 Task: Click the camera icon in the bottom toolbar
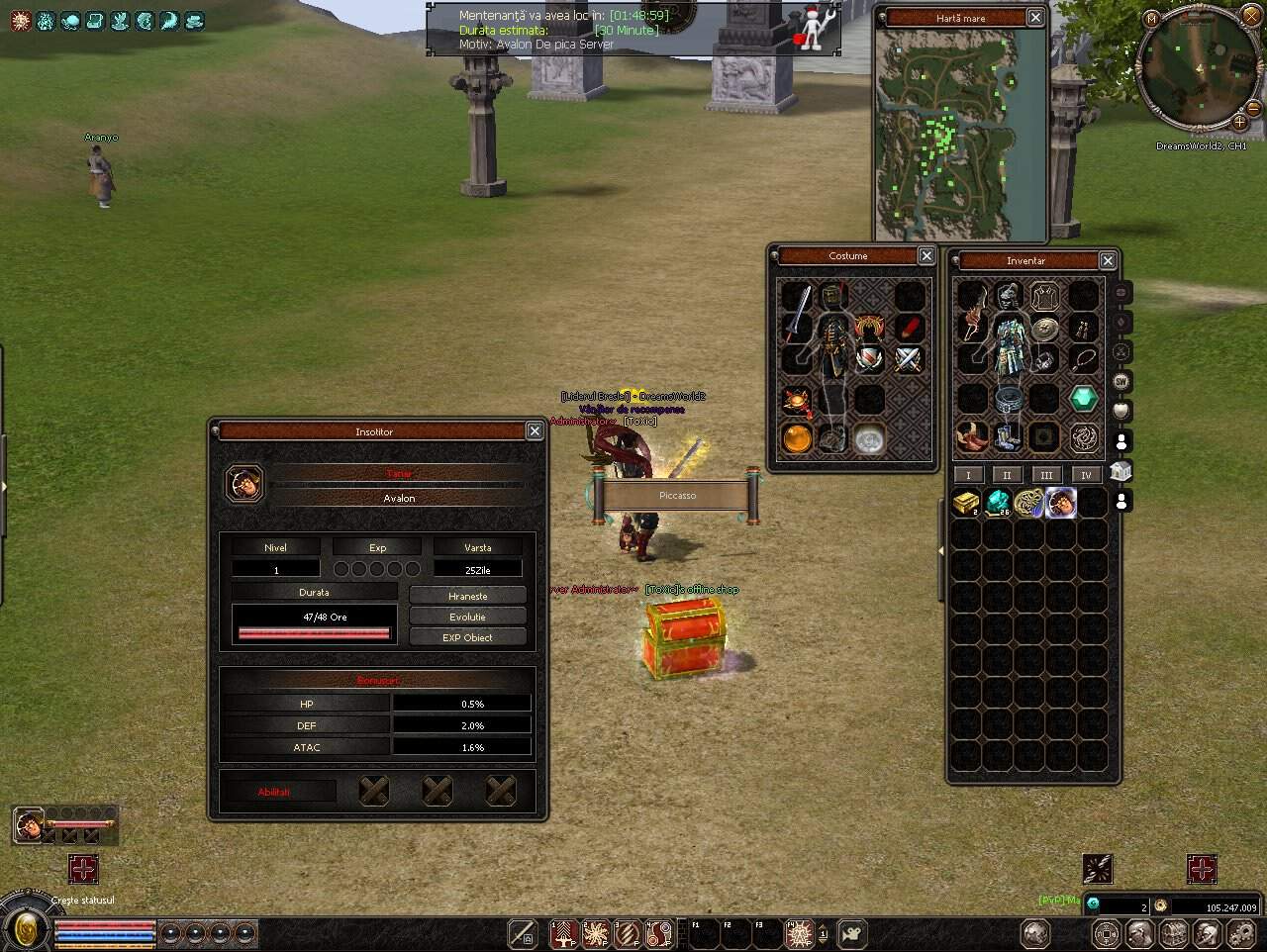pyautogui.click(x=850, y=931)
